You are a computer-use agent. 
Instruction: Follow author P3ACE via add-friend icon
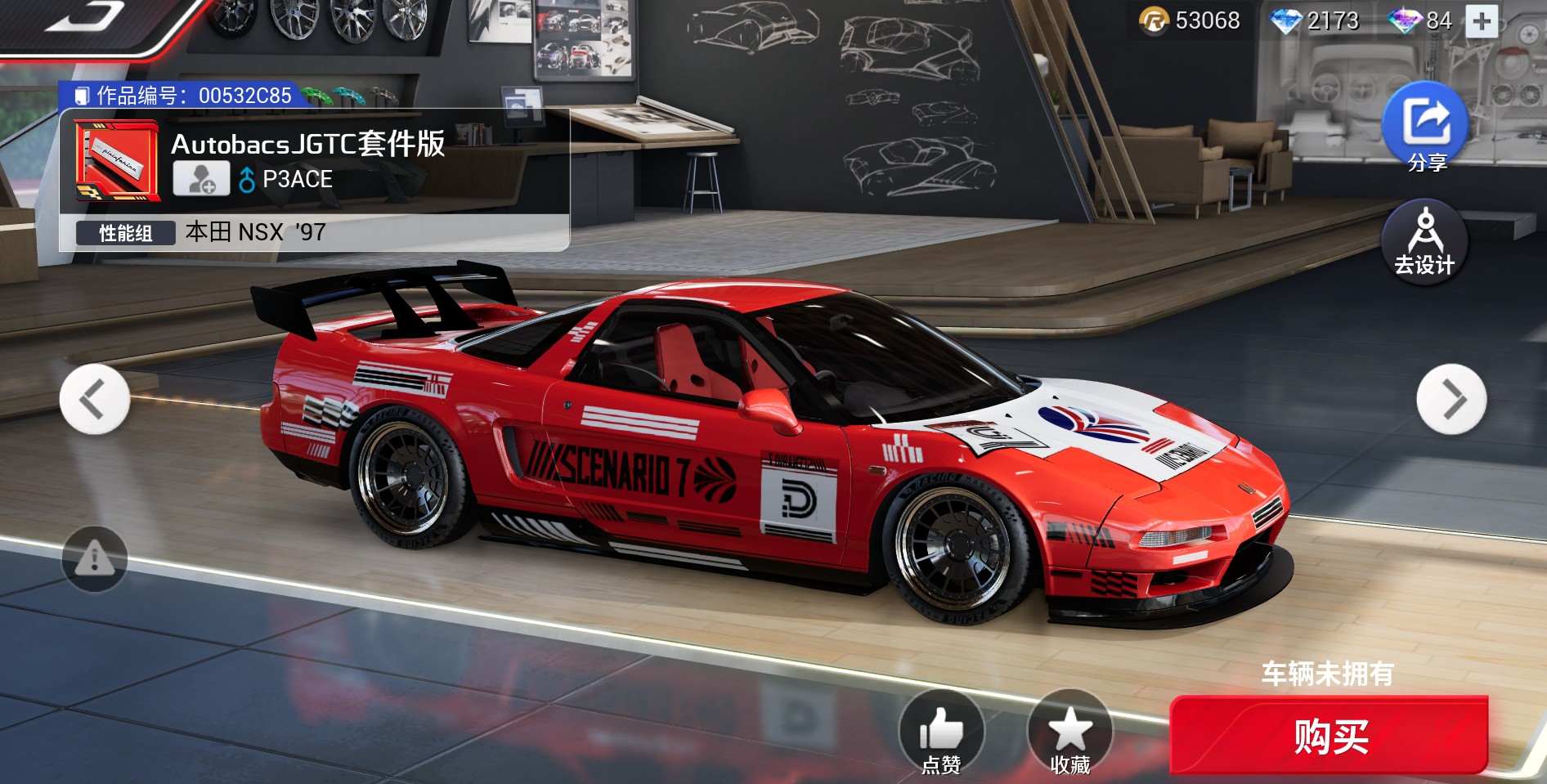[x=201, y=179]
